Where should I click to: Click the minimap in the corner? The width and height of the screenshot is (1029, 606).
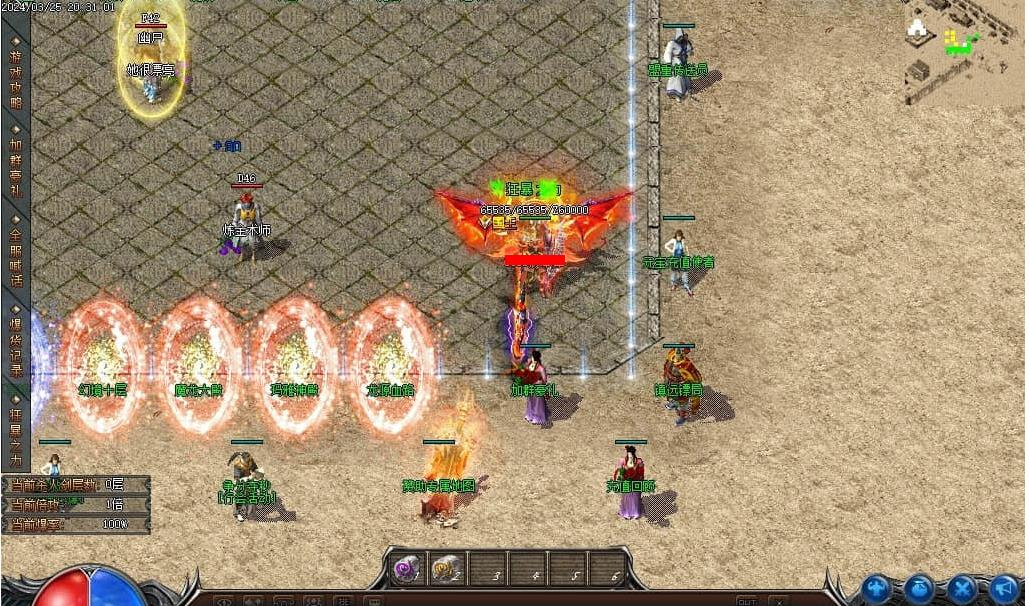(x=962, y=52)
